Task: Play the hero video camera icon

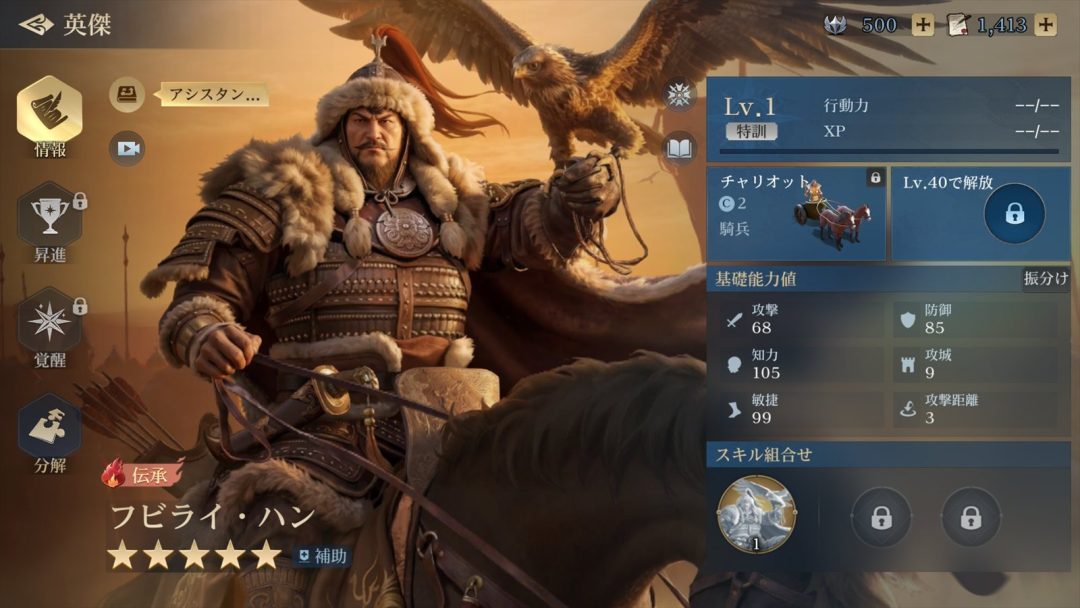Action: (x=127, y=148)
